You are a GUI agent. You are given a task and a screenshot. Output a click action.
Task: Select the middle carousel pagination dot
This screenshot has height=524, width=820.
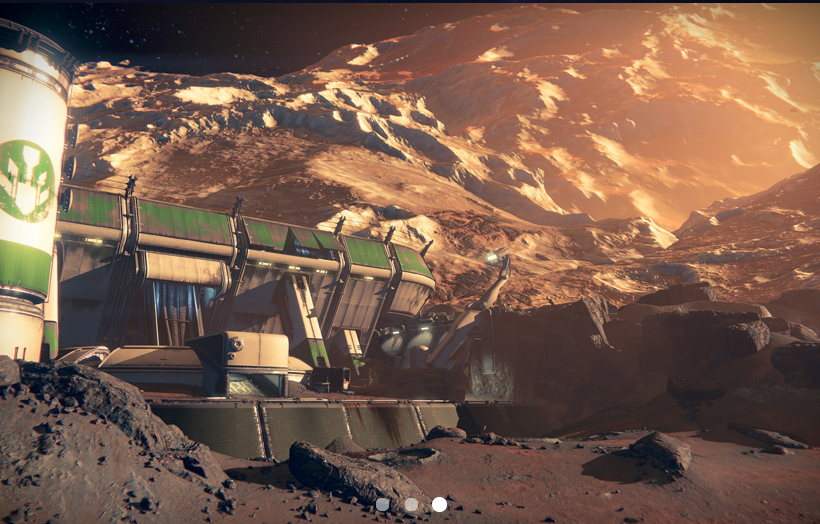tap(411, 504)
